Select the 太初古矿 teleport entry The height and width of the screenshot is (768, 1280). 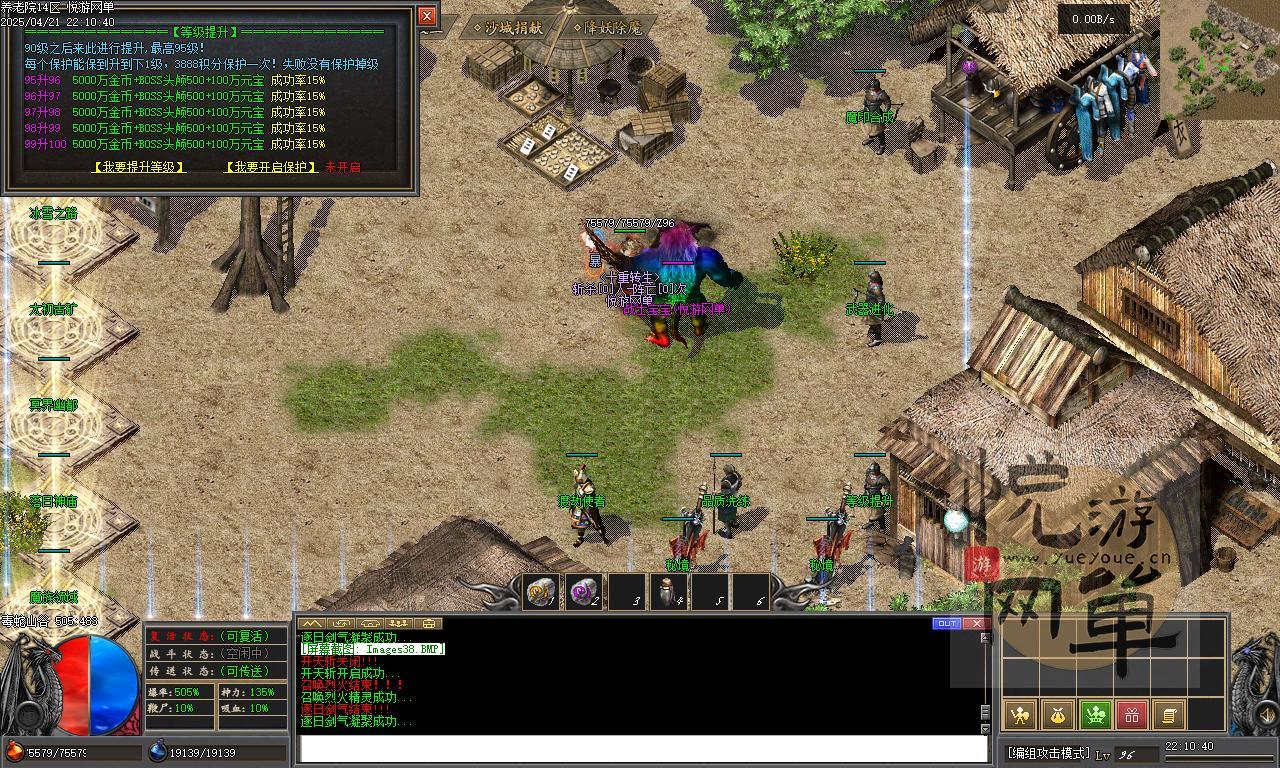[x=53, y=309]
